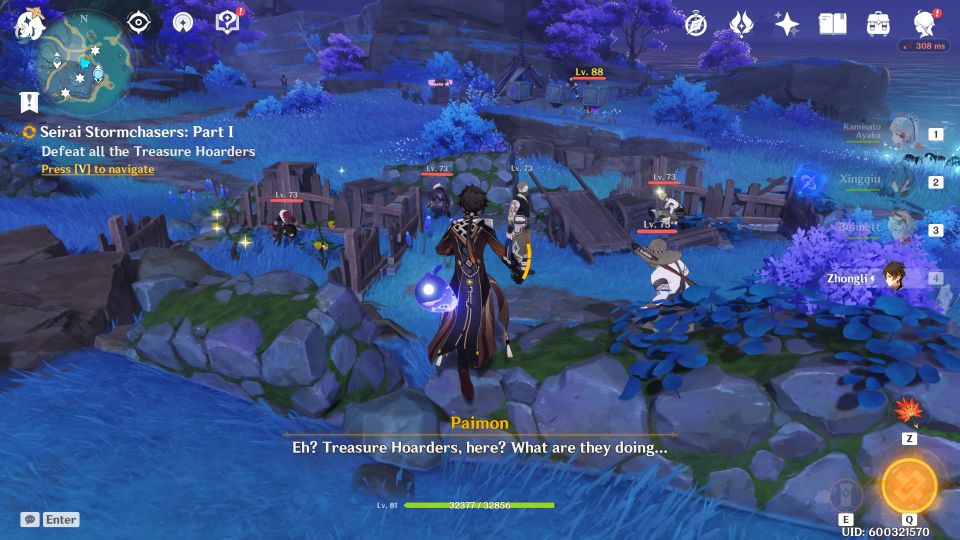Viewport: 960px width, 540px height.
Task: Open the Wish star icon
Action: (x=787, y=24)
